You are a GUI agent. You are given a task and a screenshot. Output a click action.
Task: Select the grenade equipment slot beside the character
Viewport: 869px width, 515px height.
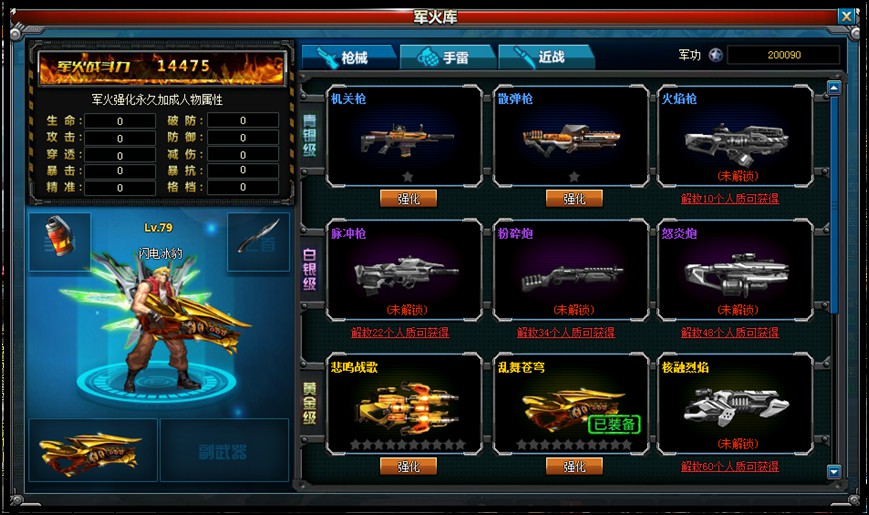point(59,242)
